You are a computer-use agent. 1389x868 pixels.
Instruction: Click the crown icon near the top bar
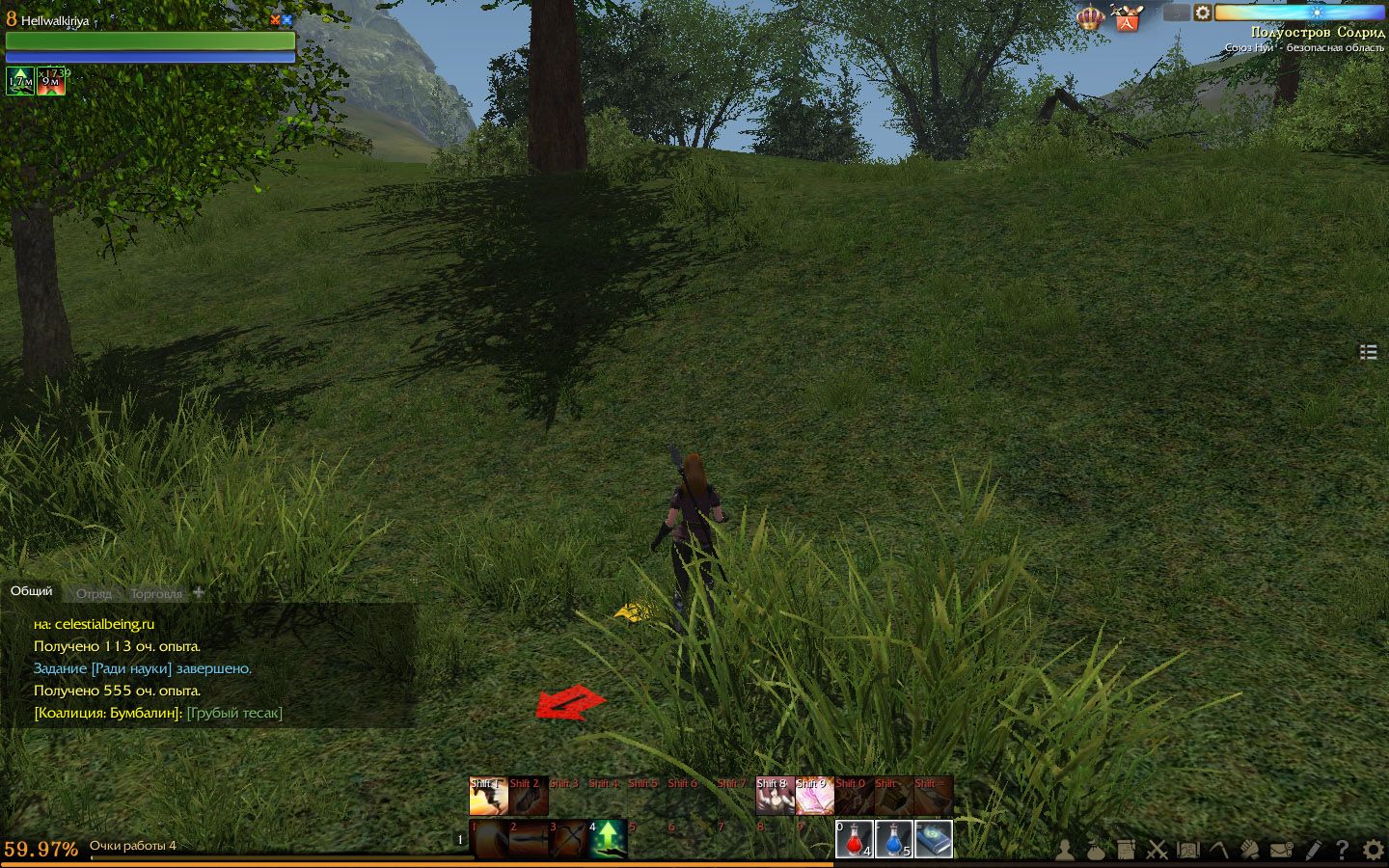tap(1090, 17)
